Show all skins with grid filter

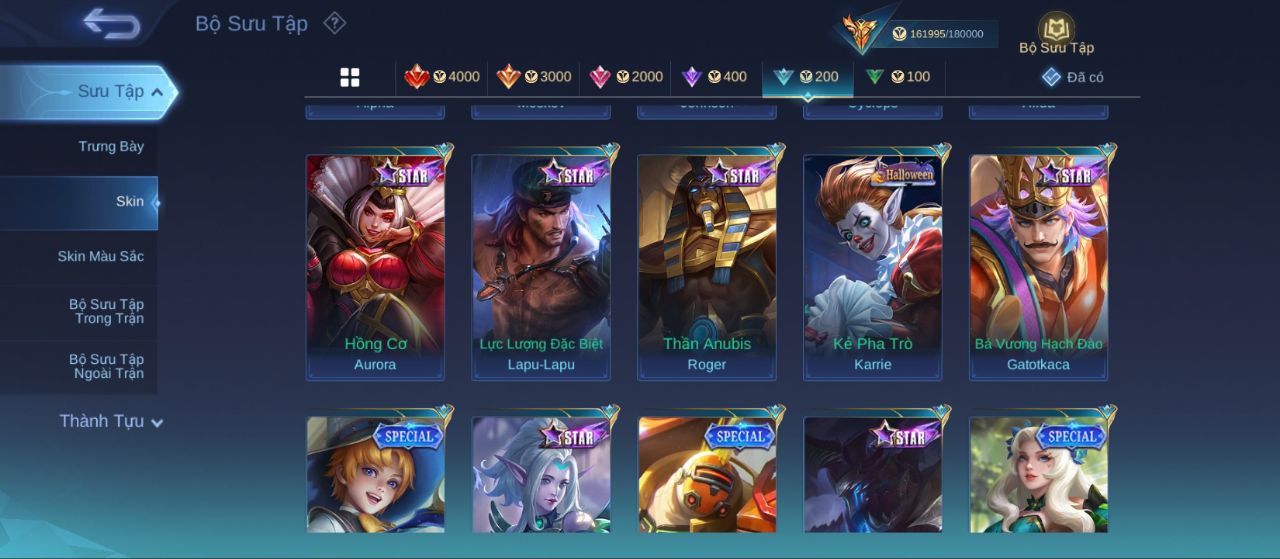pos(350,77)
